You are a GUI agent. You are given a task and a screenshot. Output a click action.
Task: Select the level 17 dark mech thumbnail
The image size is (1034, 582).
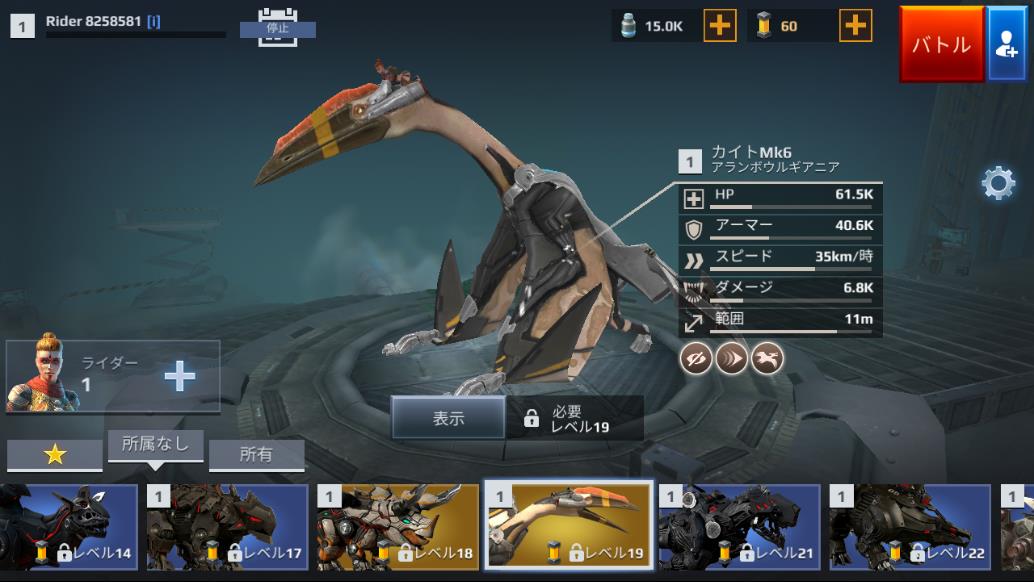click(x=227, y=527)
